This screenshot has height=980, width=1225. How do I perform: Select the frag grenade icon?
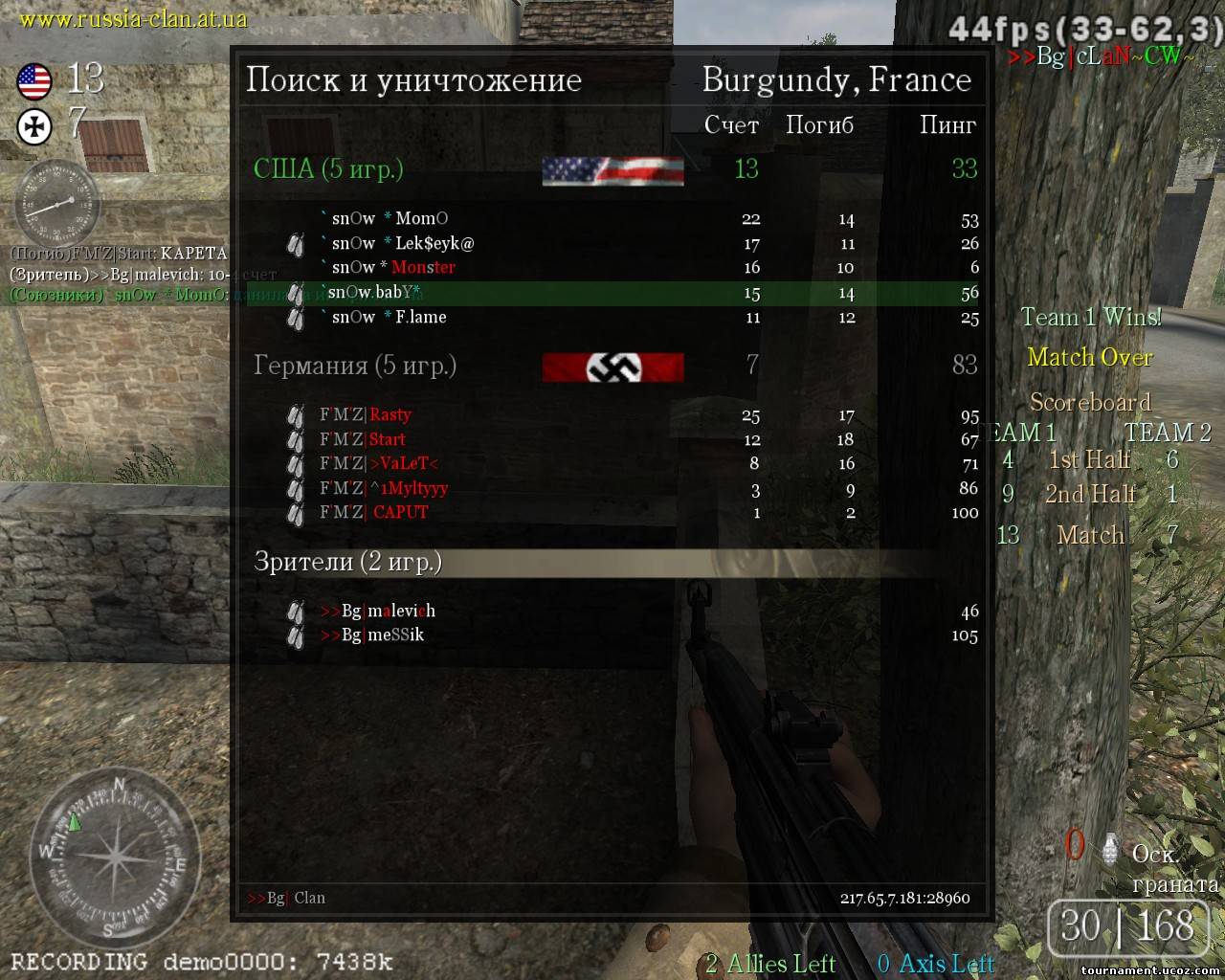click(x=1110, y=849)
